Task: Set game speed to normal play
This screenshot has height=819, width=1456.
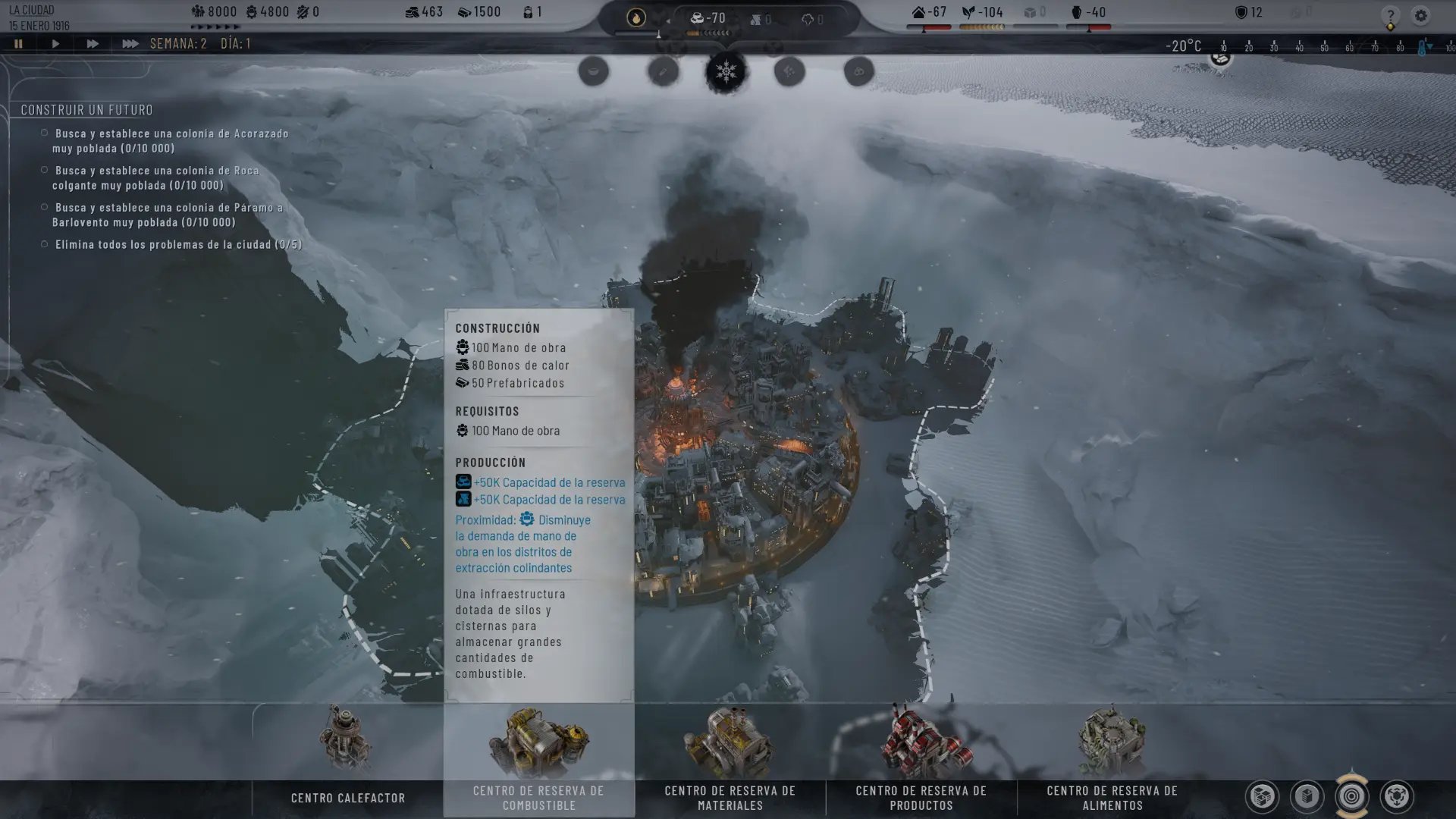Action: pos(55,44)
